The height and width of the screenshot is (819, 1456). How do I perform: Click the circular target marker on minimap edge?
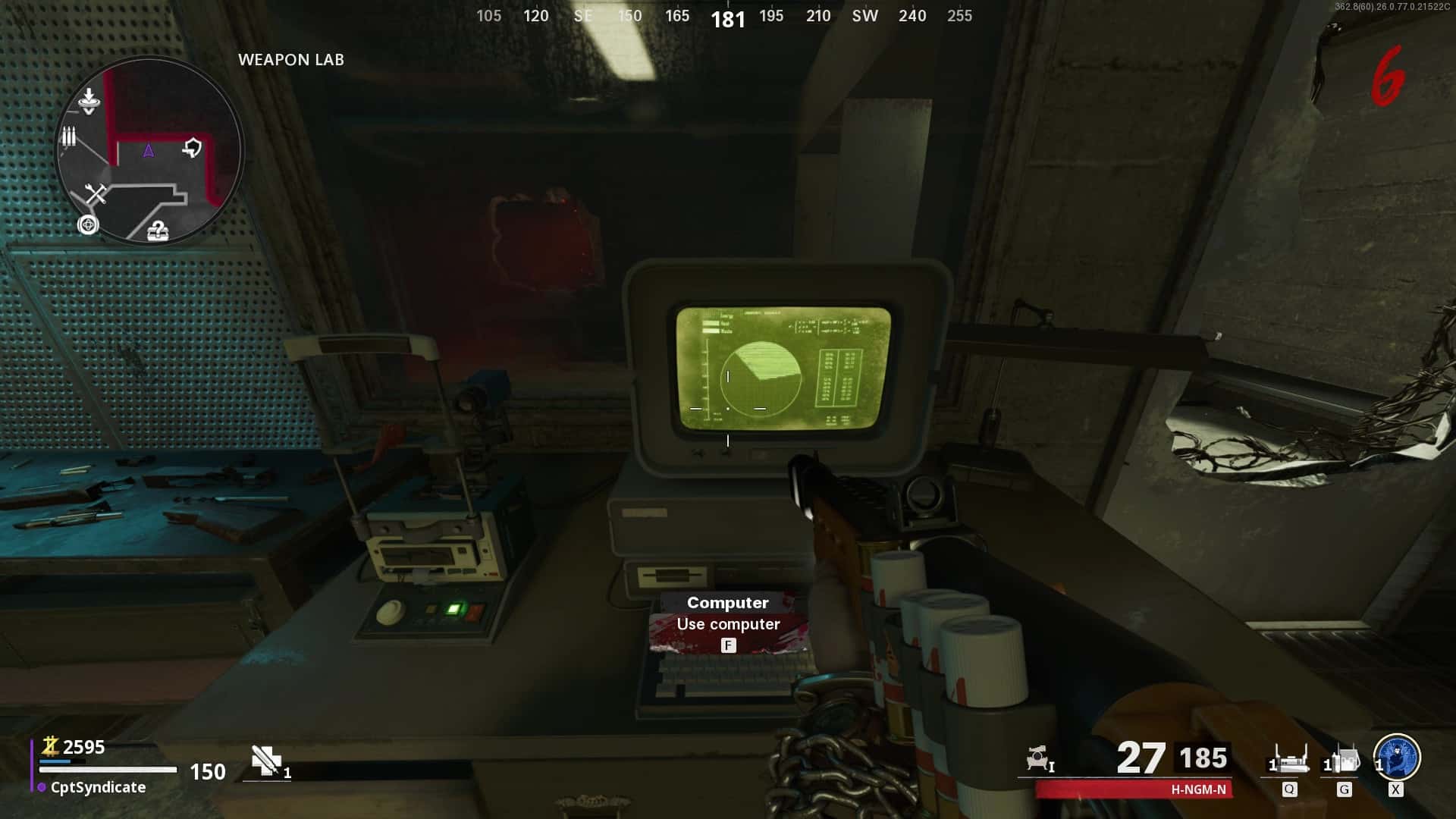tap(88, 225)
